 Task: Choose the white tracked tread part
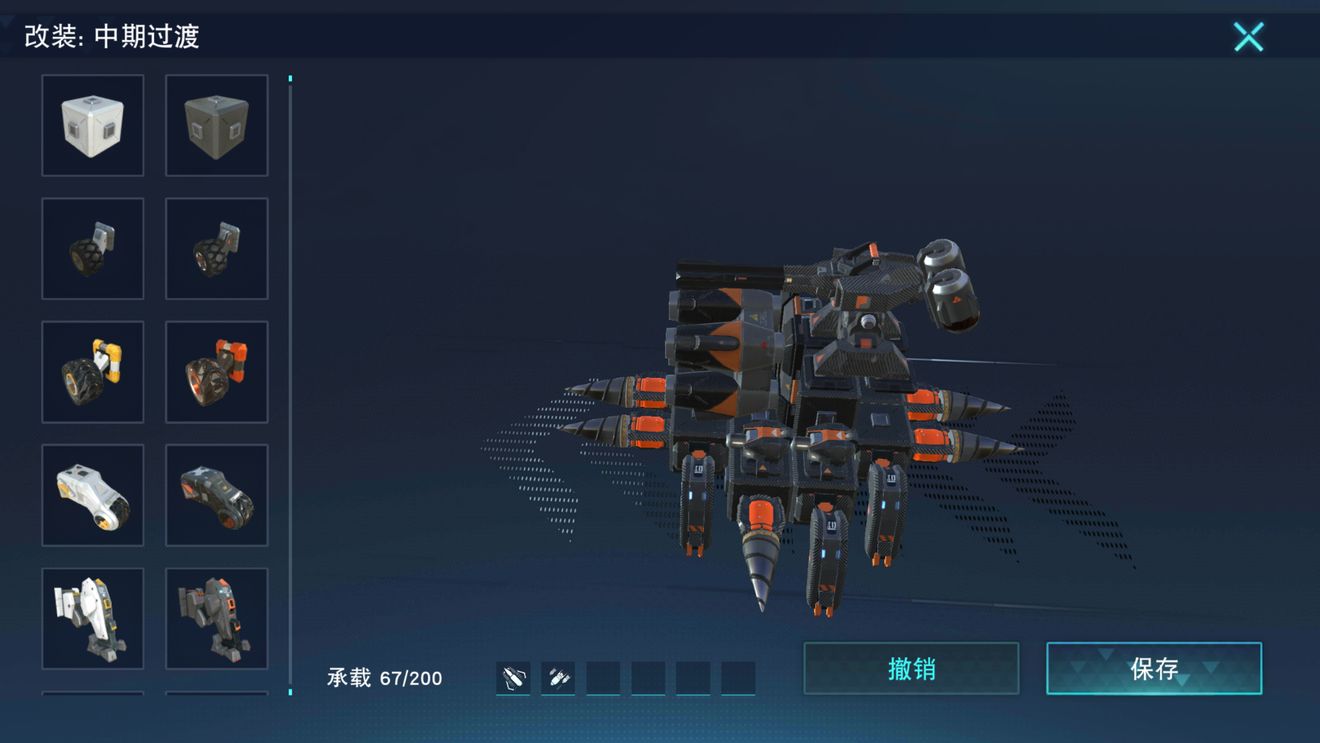[x=93, y=495]
